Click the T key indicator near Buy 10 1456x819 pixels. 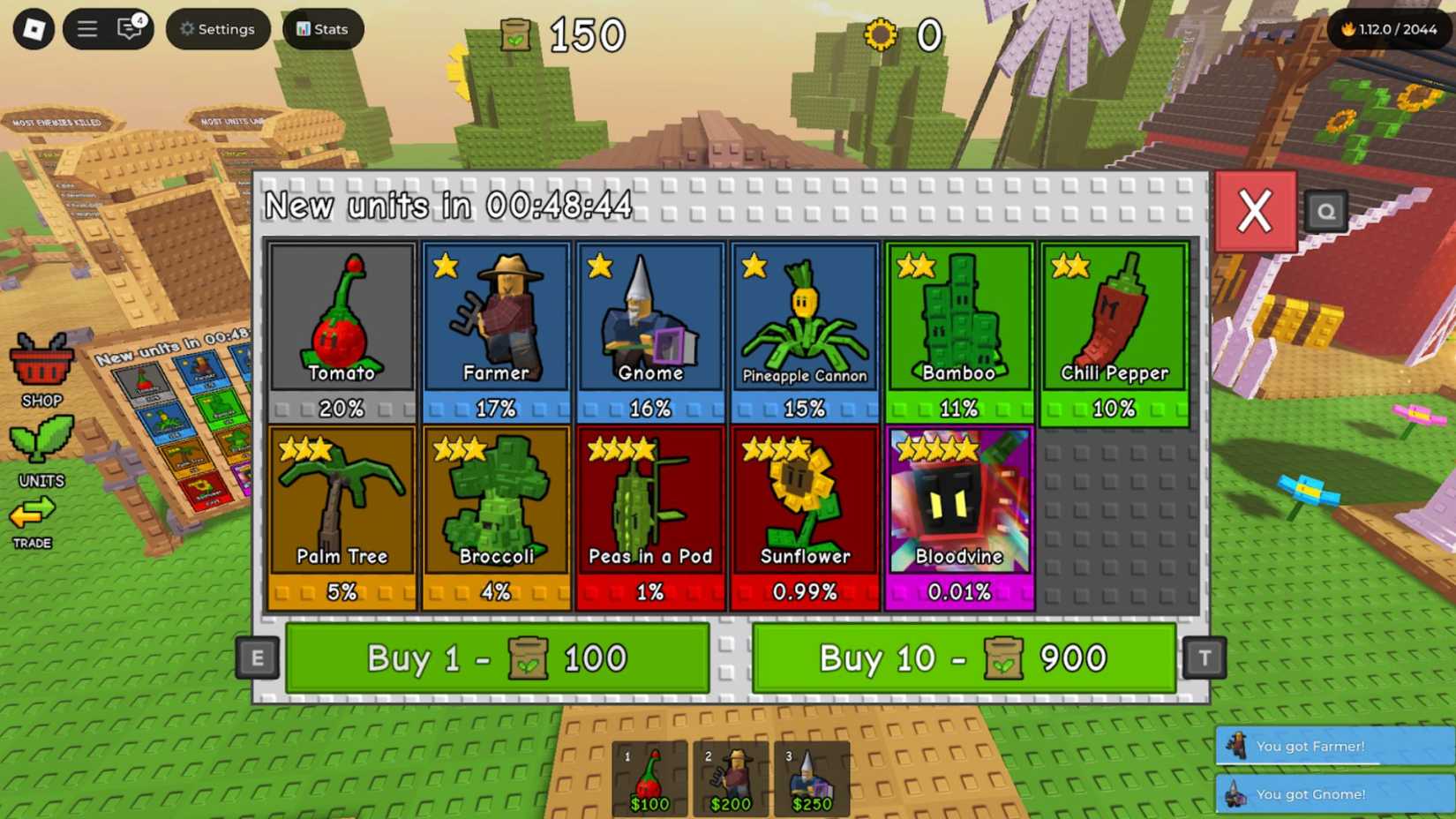tap(1204, 658)
